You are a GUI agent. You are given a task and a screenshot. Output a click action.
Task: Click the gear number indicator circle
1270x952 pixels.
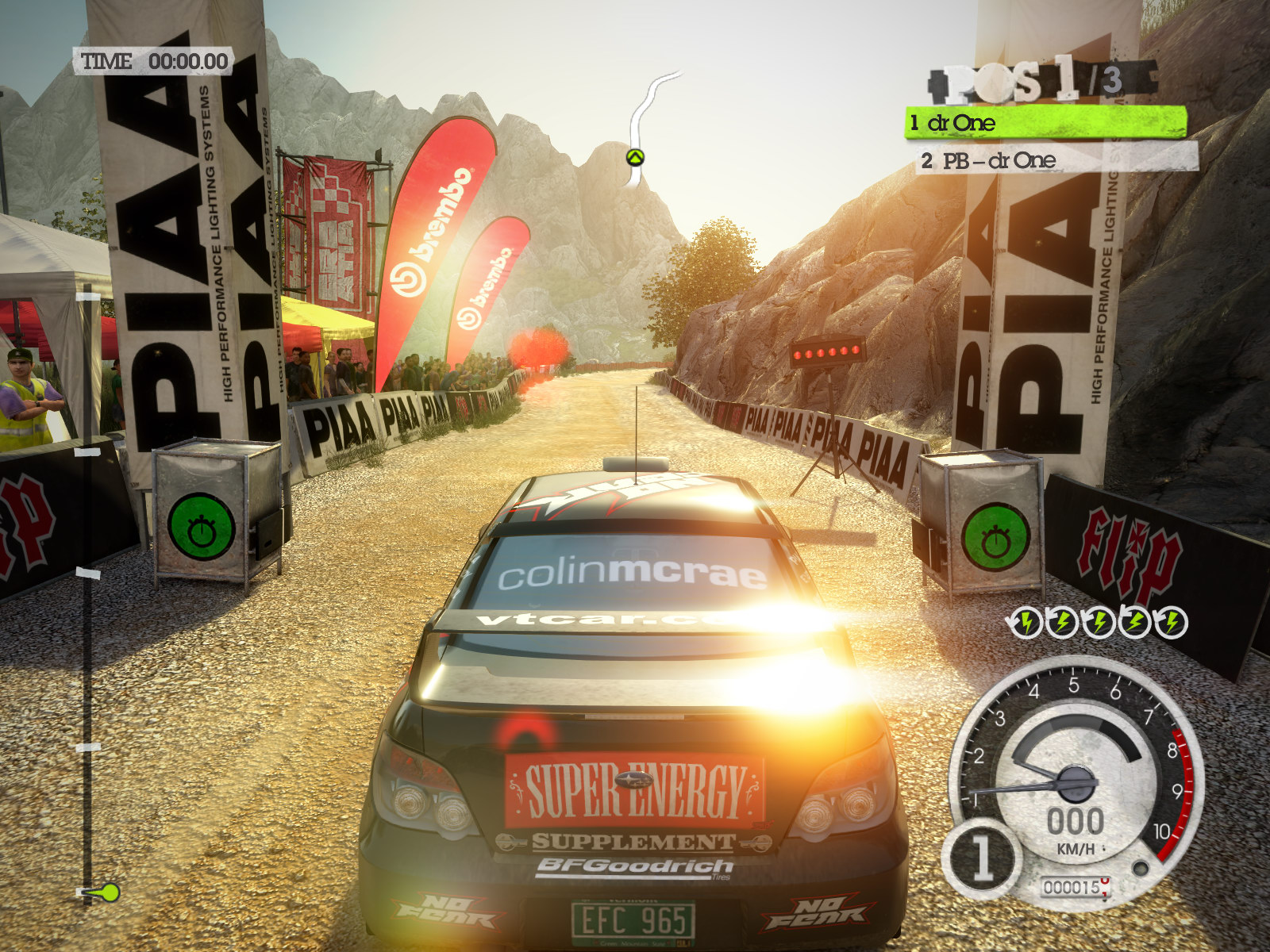(982, 858)
